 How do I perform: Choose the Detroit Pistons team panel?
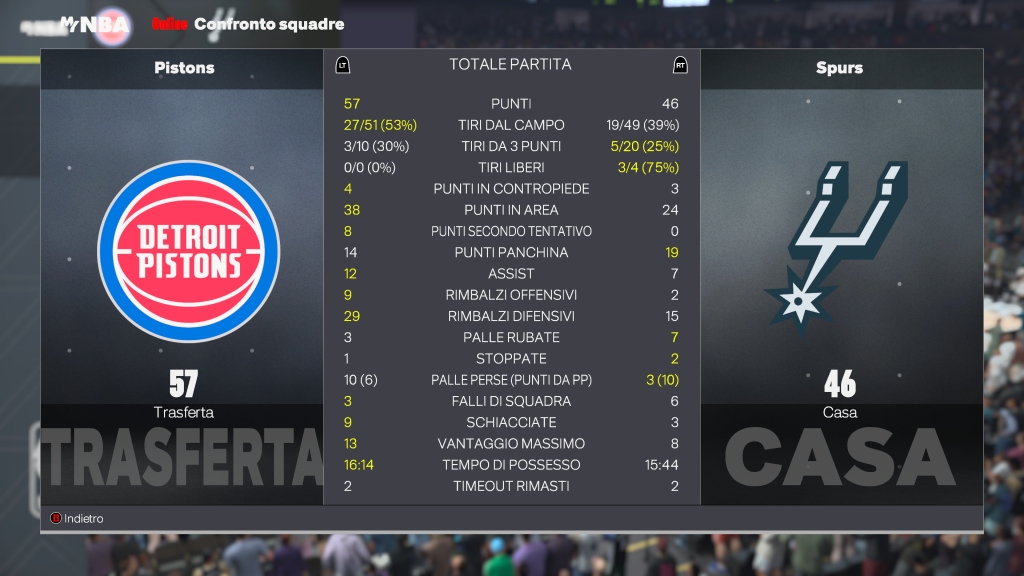pos(182,250)
